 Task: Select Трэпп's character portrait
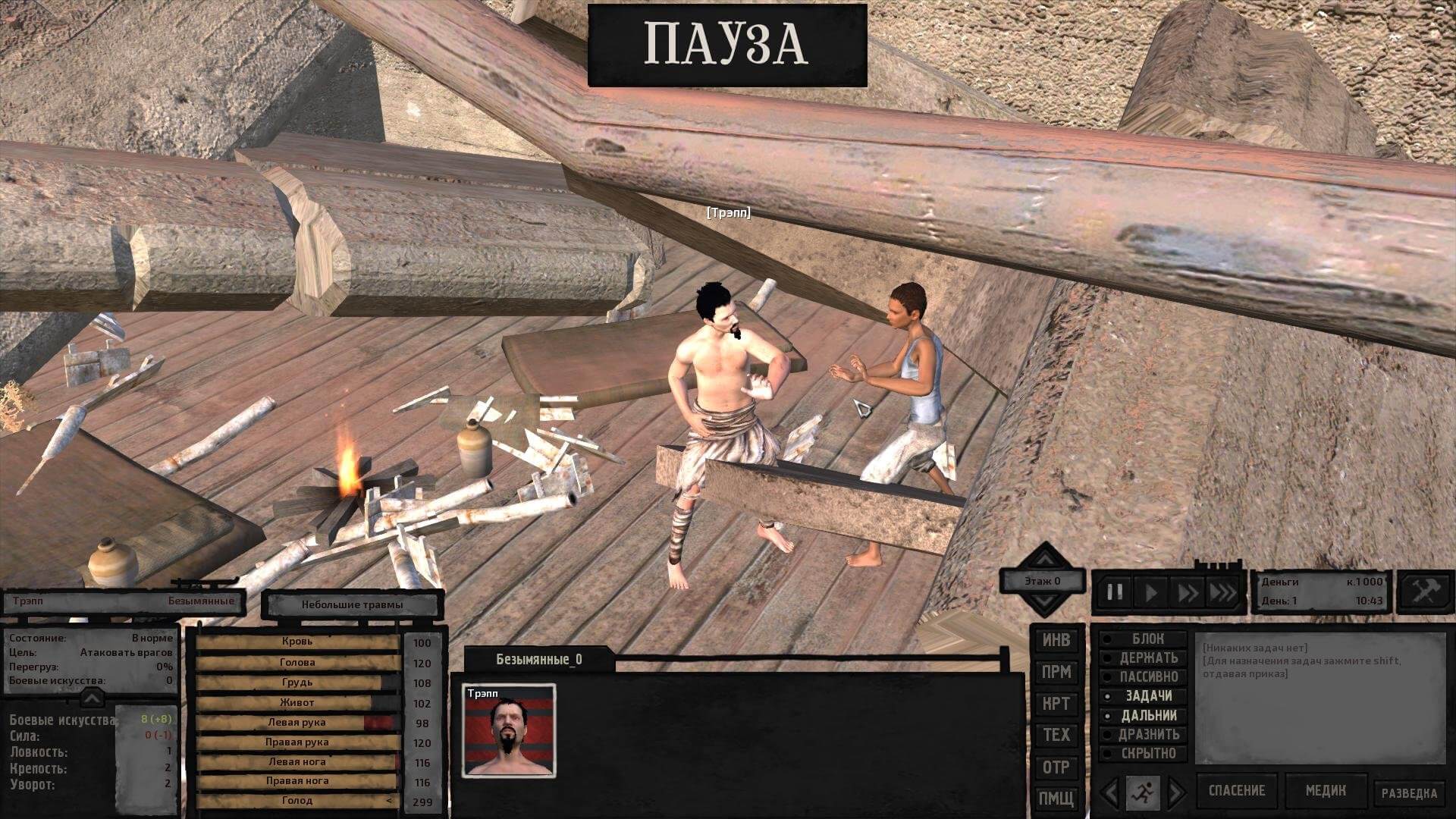(509, 731)
